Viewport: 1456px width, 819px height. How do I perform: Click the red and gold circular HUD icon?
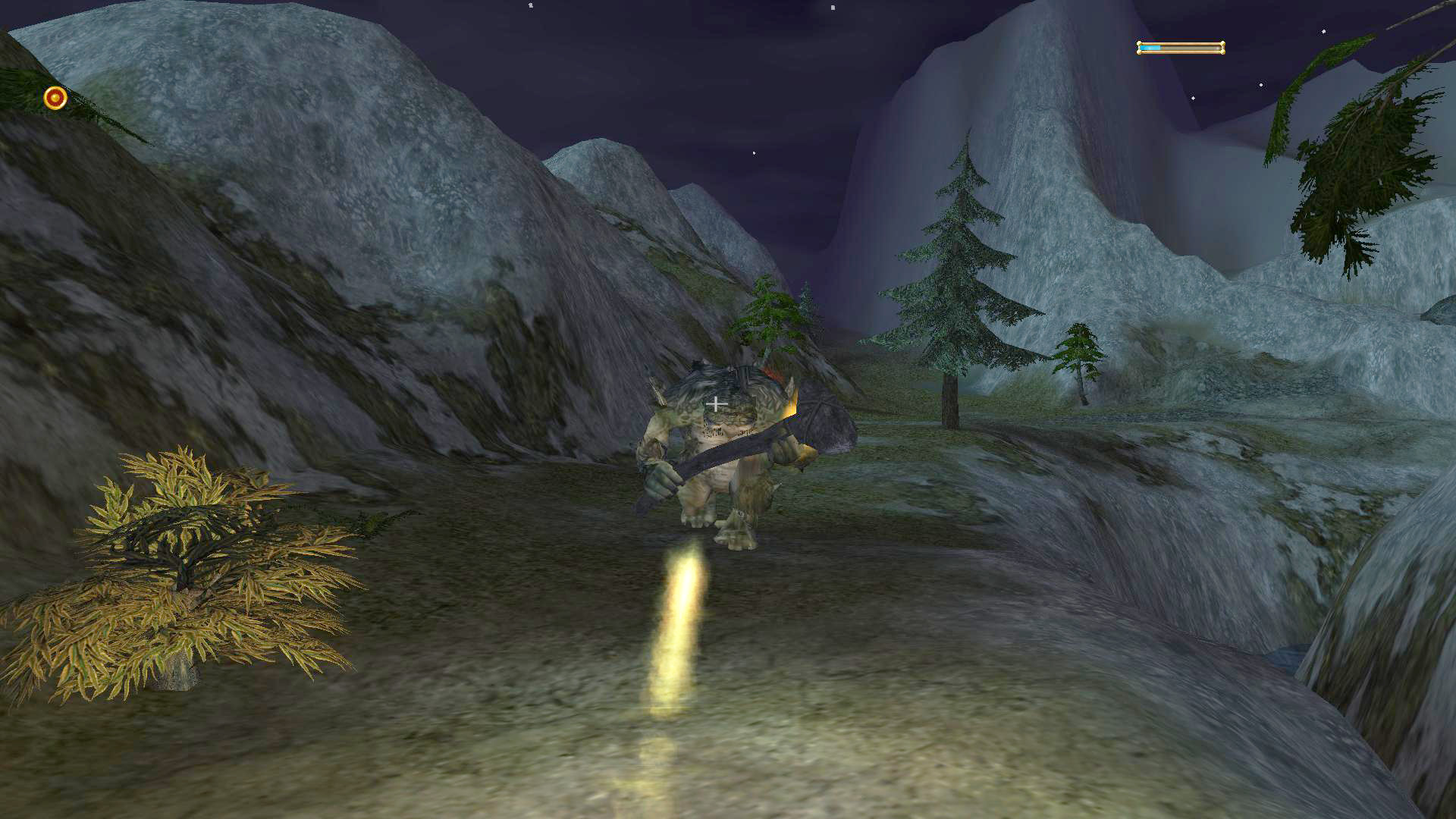click(55, 98)
